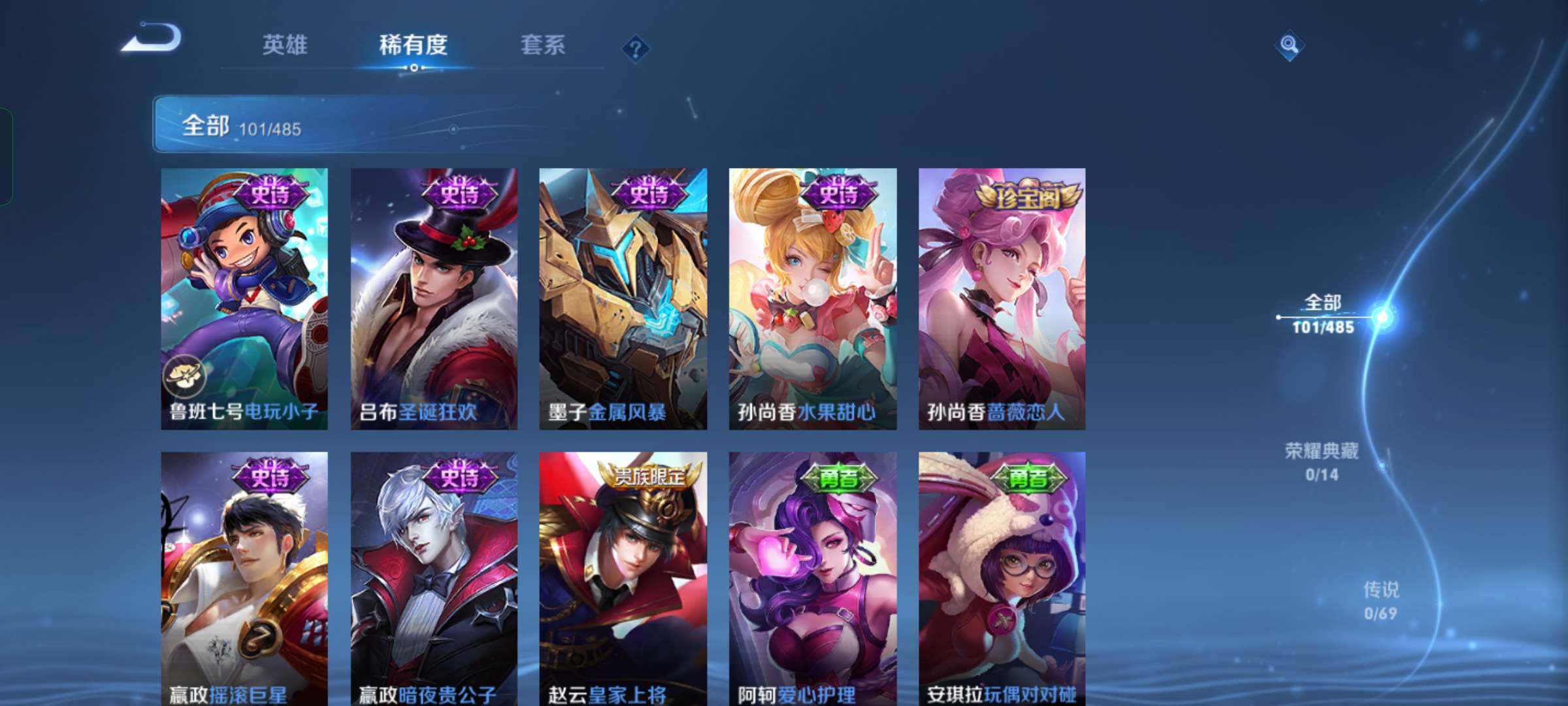This screenshot has width=1568, height=706.
Task: Click the 勇者 badge on 安琪拉玩偶对对碰 card
Action: [1026, 479]
